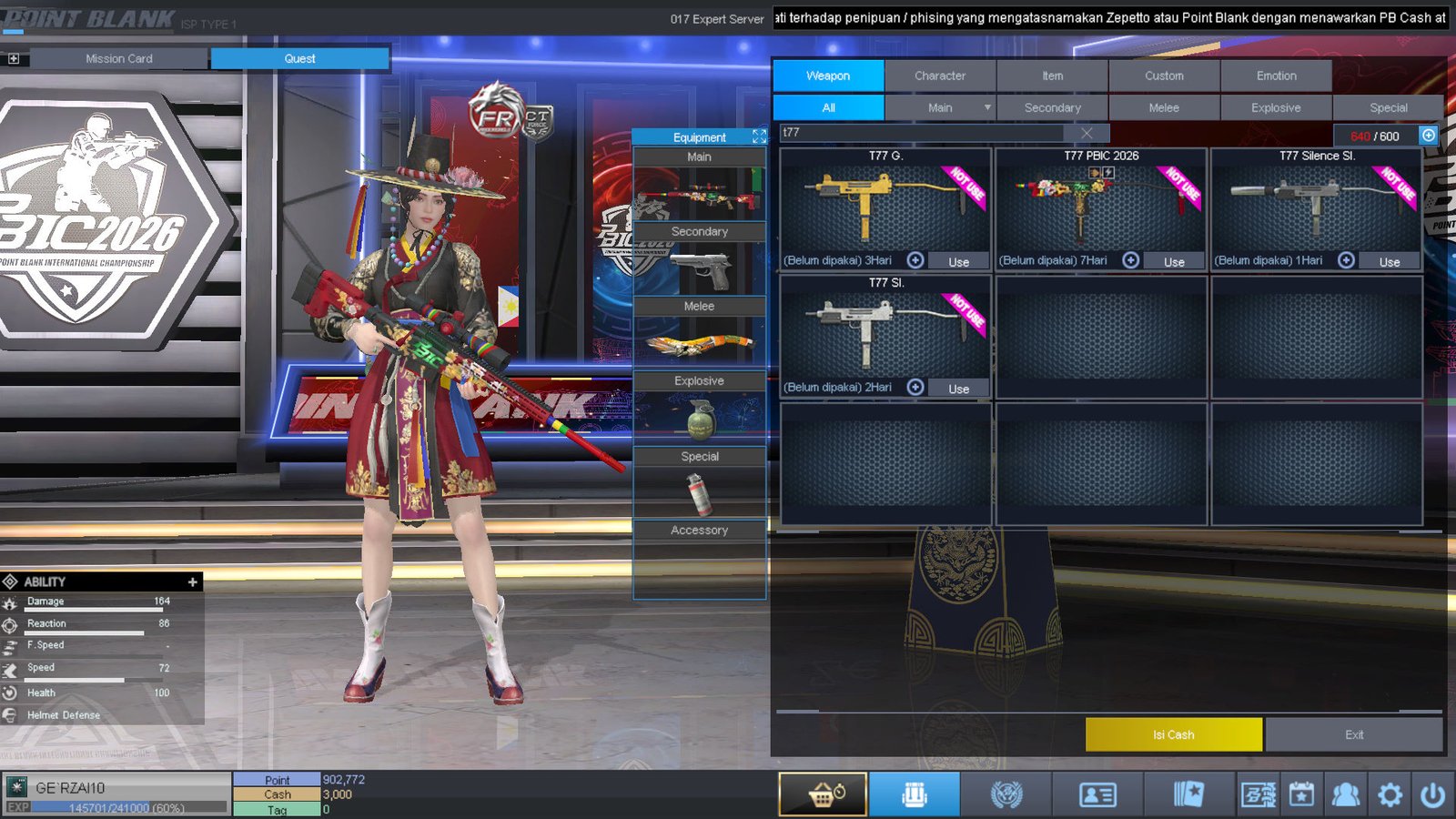Screen dimensions: 1456x819
Task: Show Explosive weapons only
Action: pyautogui.click(x=1276, y=107)
